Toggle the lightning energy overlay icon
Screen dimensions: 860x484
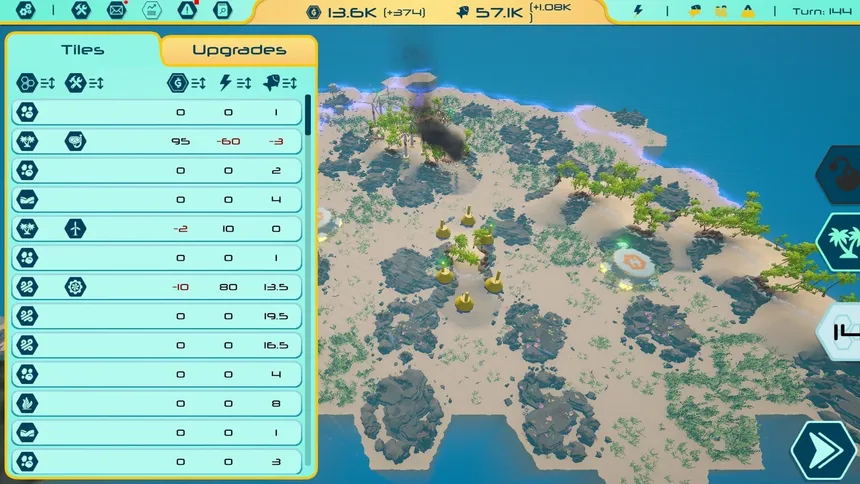[x=639, y=11]
